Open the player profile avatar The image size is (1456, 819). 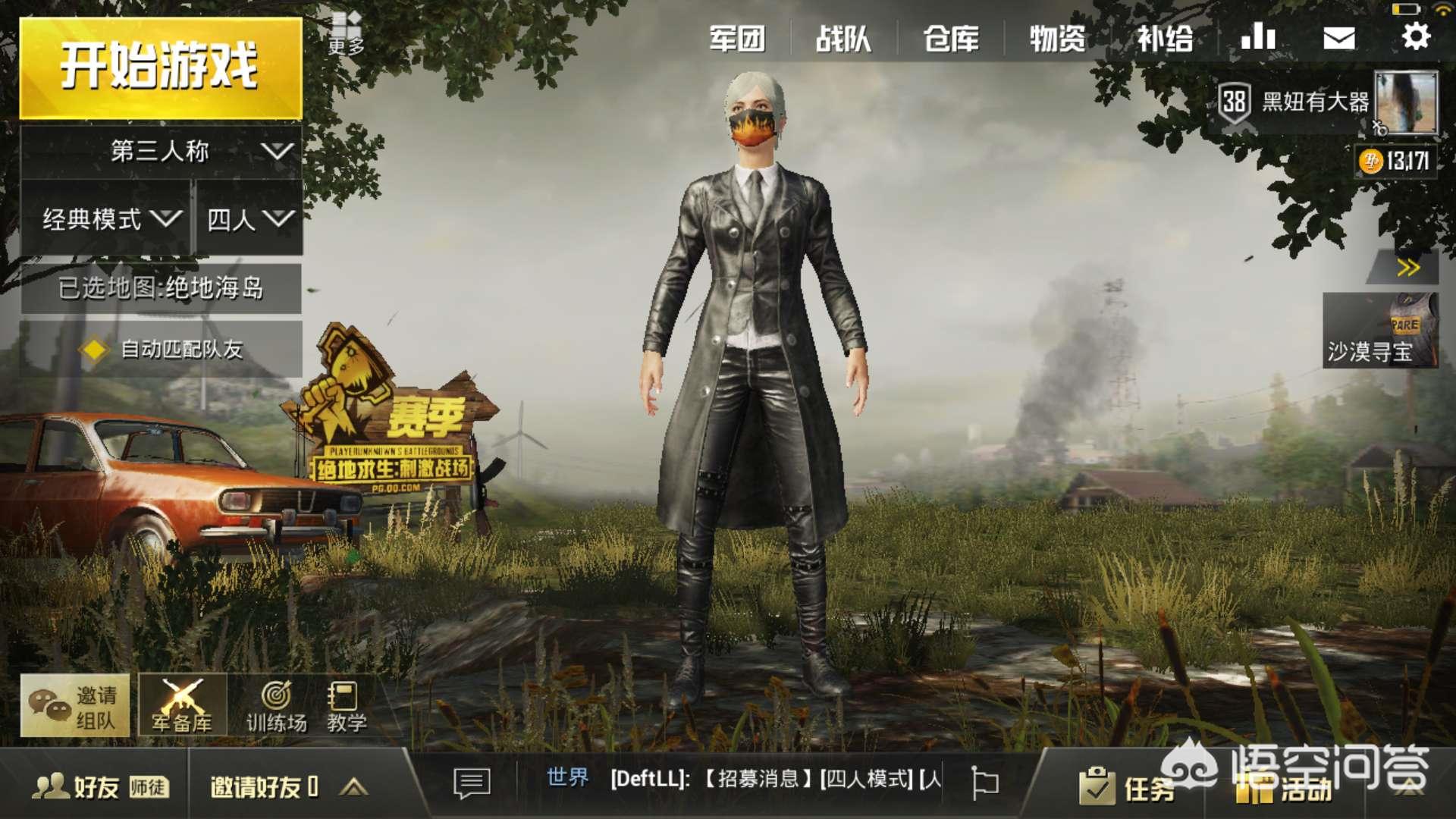tap(1406, 103)
